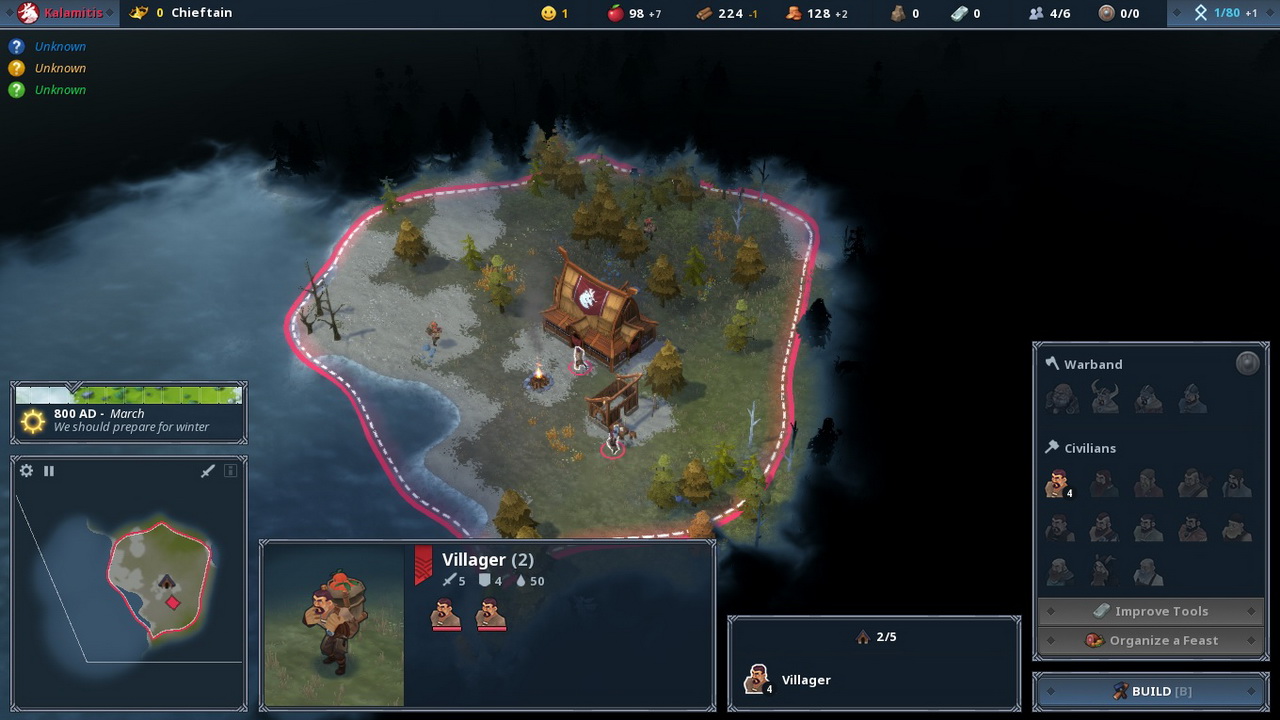Click the large villager portrait

coord(333,625)
